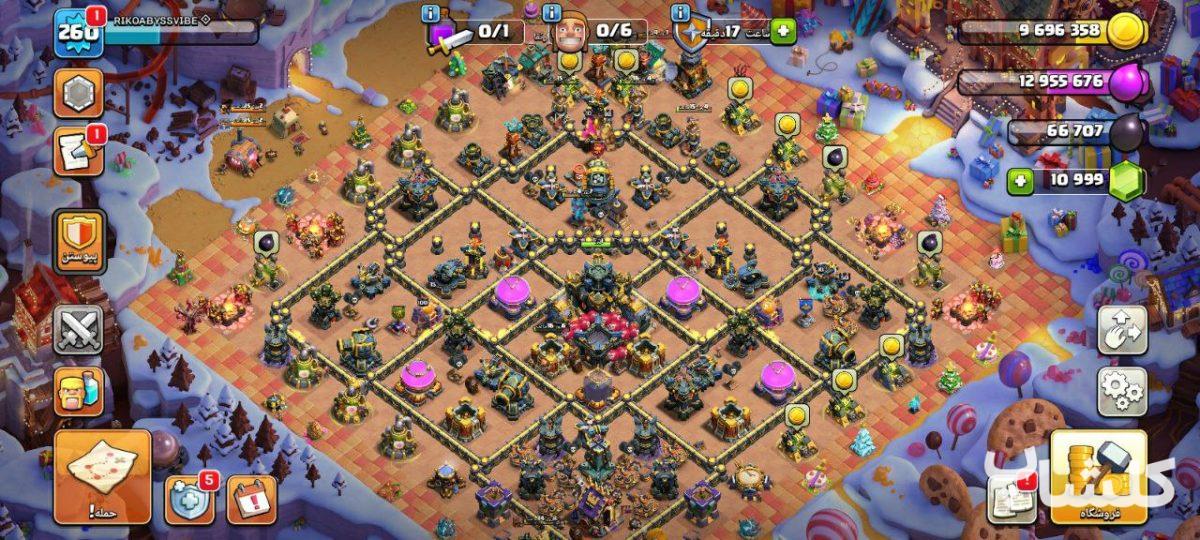The image size is (1200, 540).
Task: Open the orange league shield button
Action: pos(78,240)
